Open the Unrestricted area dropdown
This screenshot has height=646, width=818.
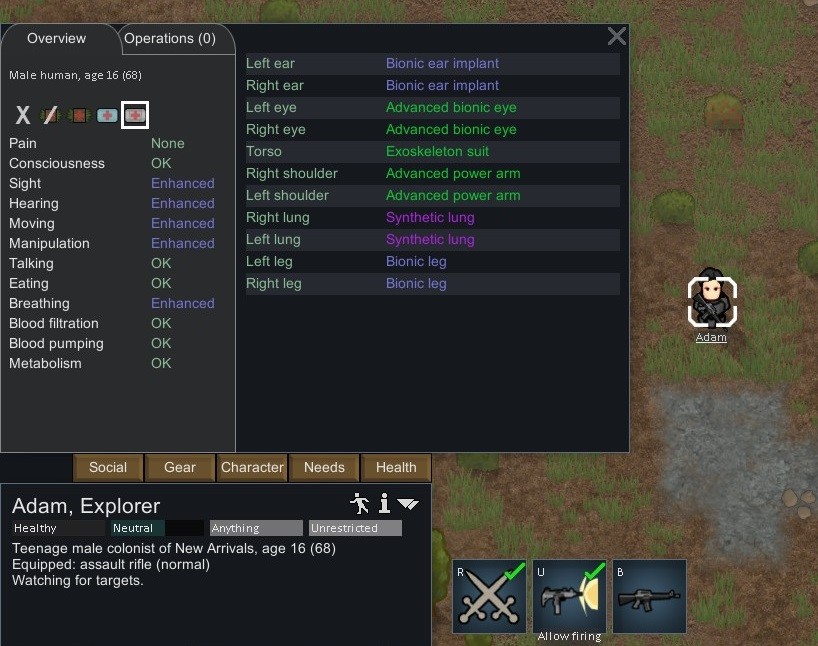[355, 528]
